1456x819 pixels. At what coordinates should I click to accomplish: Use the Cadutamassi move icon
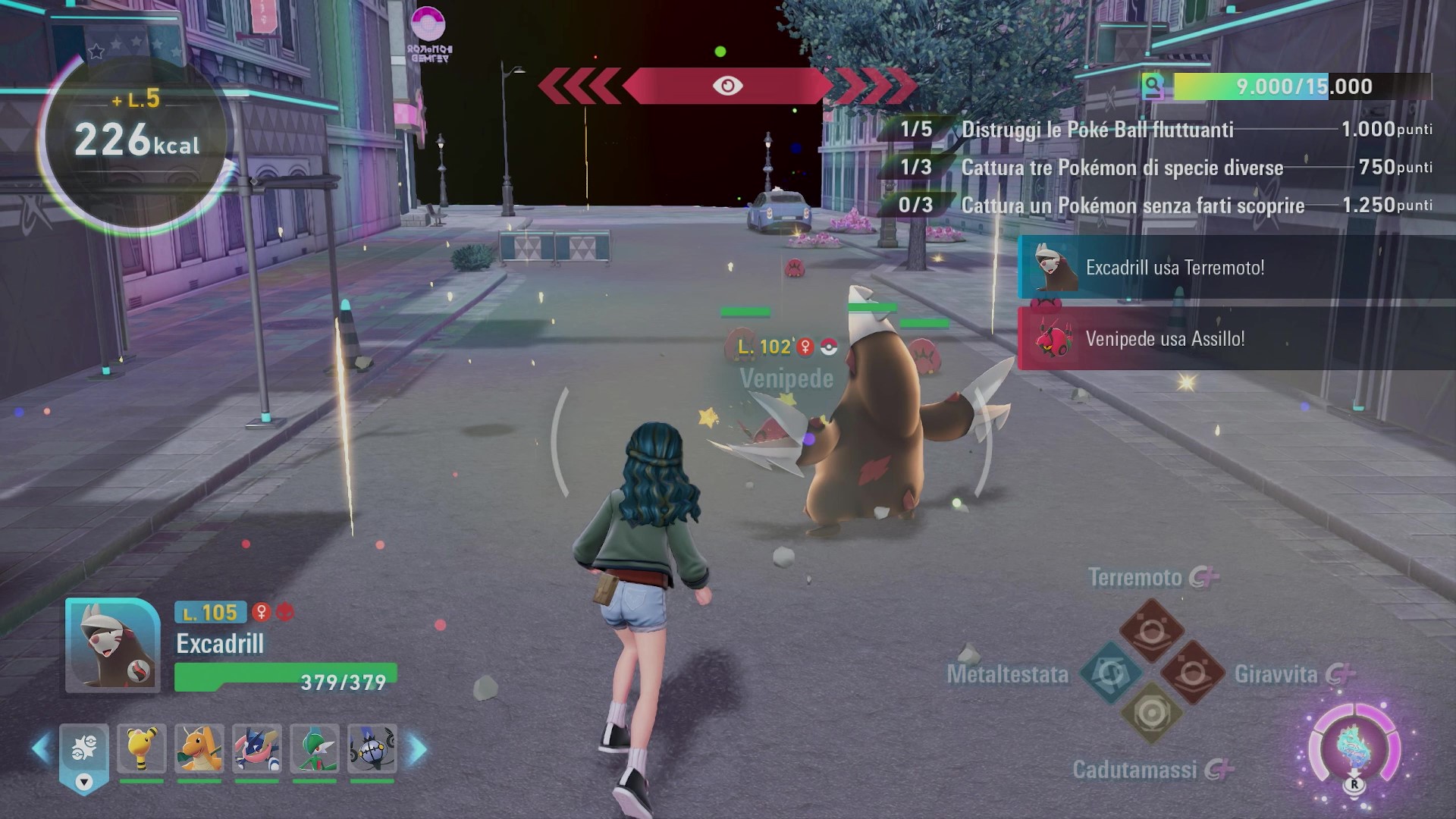pos(1151,714)
